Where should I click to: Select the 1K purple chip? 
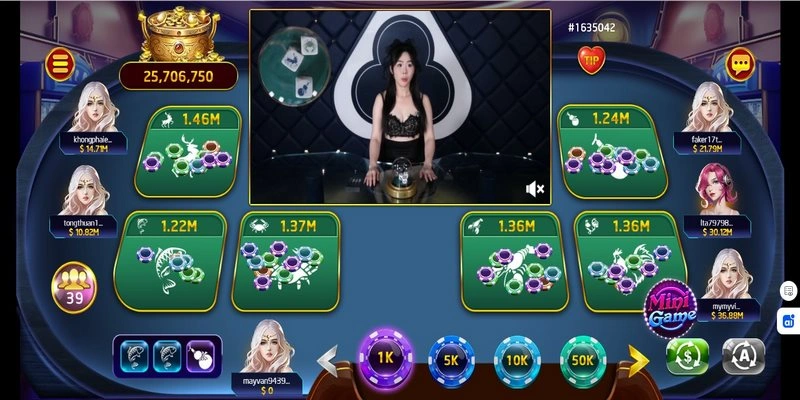point(385,357)
